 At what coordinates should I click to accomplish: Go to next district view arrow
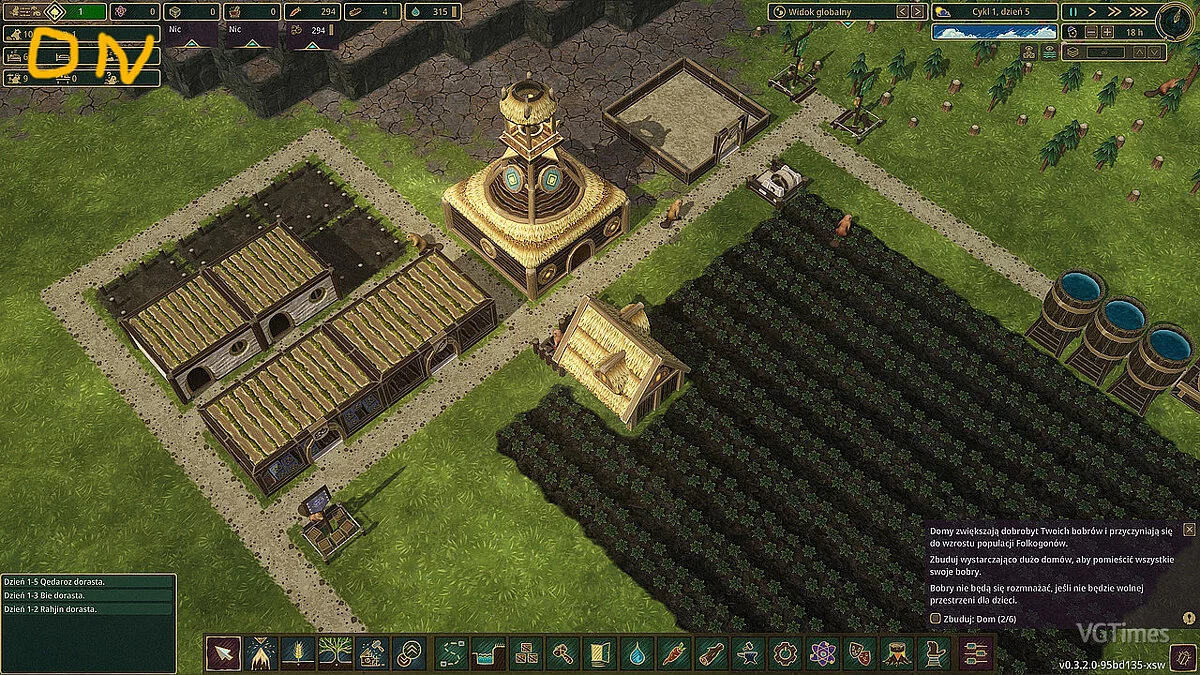[917, 12]
